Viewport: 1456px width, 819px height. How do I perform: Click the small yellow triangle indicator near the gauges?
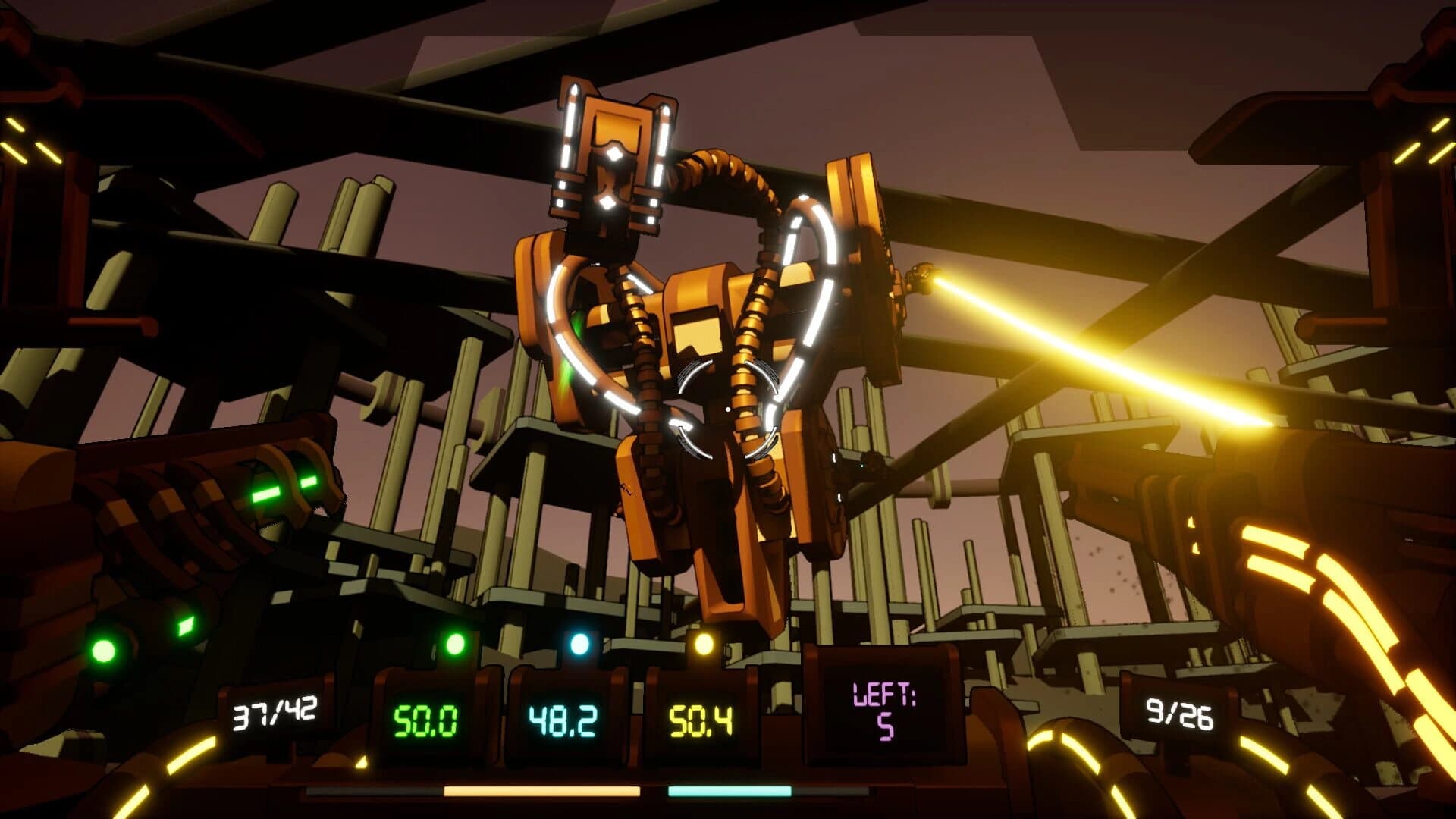[x=362, y=761]
